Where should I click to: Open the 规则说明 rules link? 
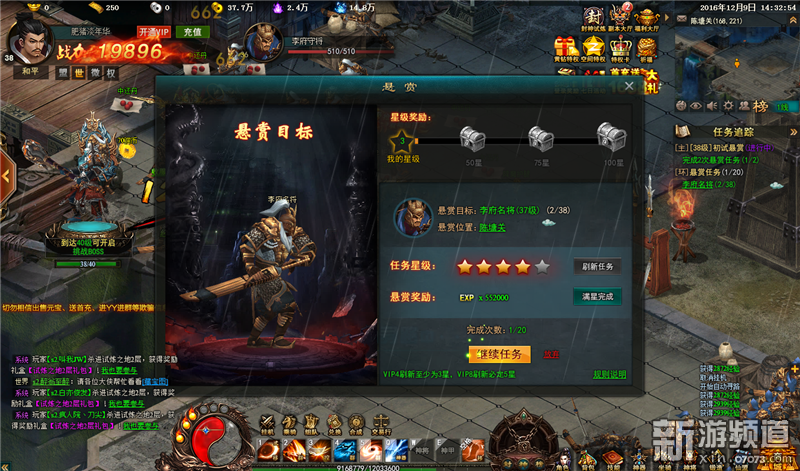(609, 375)
